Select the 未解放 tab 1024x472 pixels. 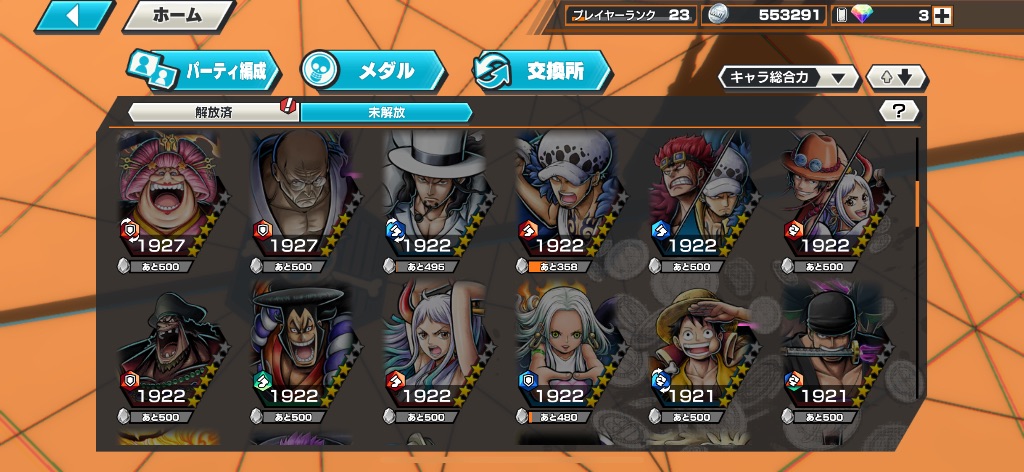(385, 112)
